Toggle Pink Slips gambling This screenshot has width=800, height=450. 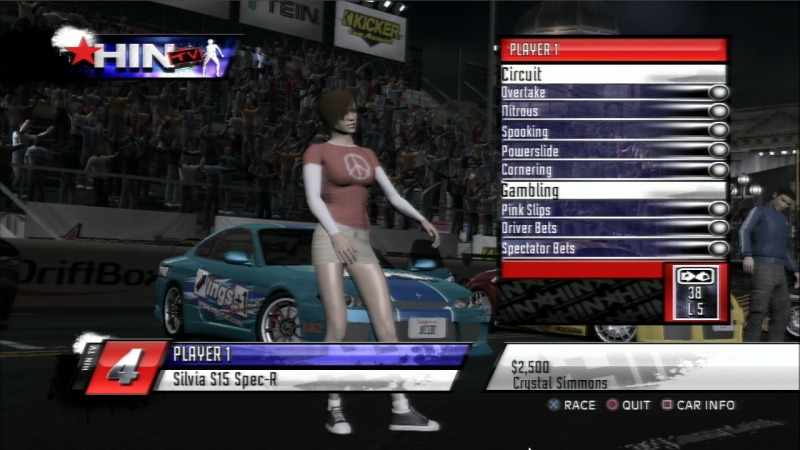pyautogui.click(x=718, y=209)
